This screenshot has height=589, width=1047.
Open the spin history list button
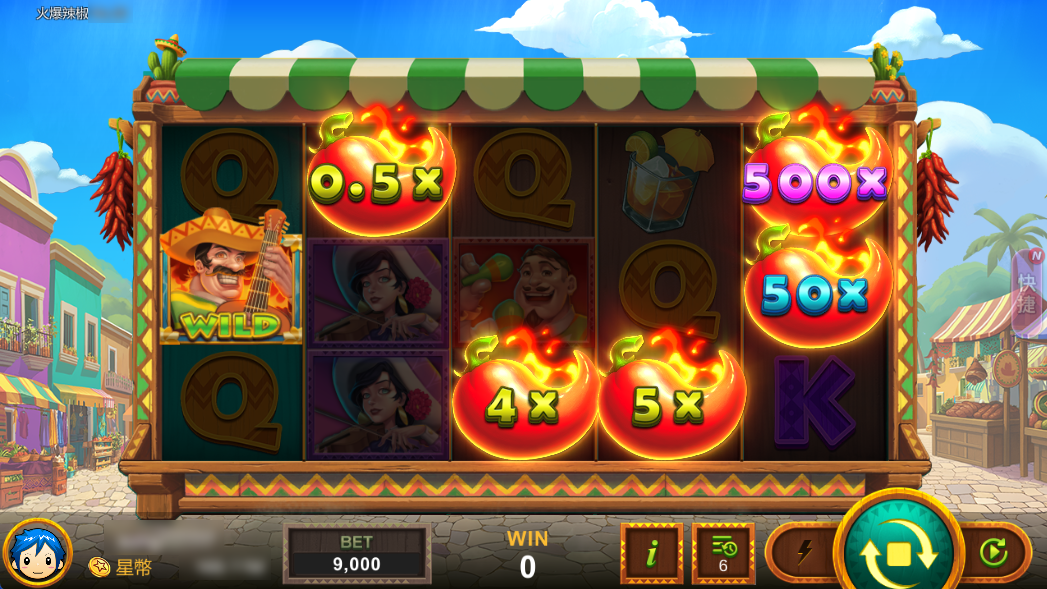(x=723, y=553)
